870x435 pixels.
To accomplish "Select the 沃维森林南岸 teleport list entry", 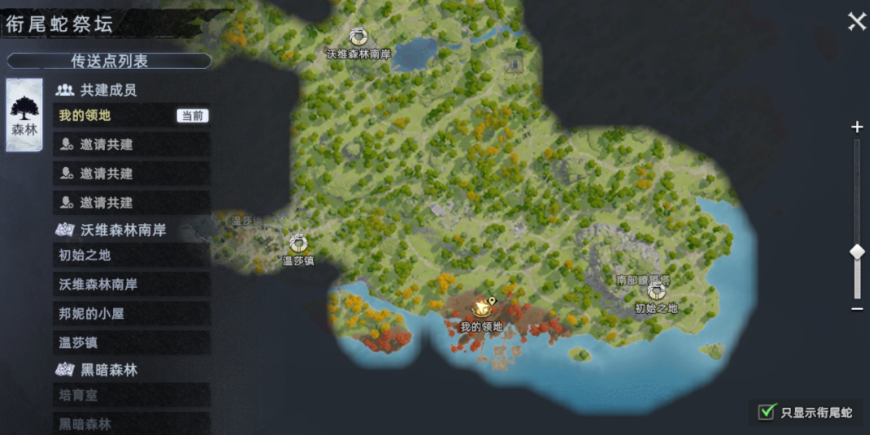I will (x=132, y=284).
